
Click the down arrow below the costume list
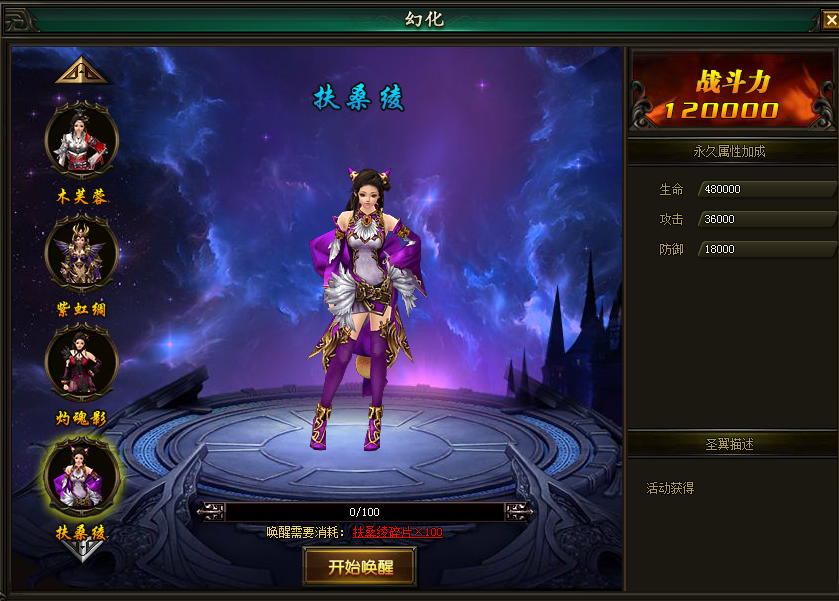81,548
